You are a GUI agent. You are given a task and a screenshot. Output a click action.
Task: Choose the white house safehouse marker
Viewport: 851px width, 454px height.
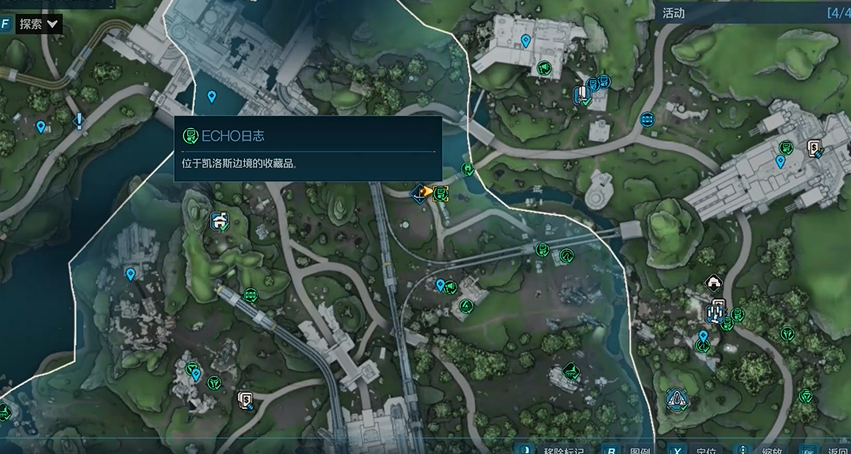pos(714,283)
